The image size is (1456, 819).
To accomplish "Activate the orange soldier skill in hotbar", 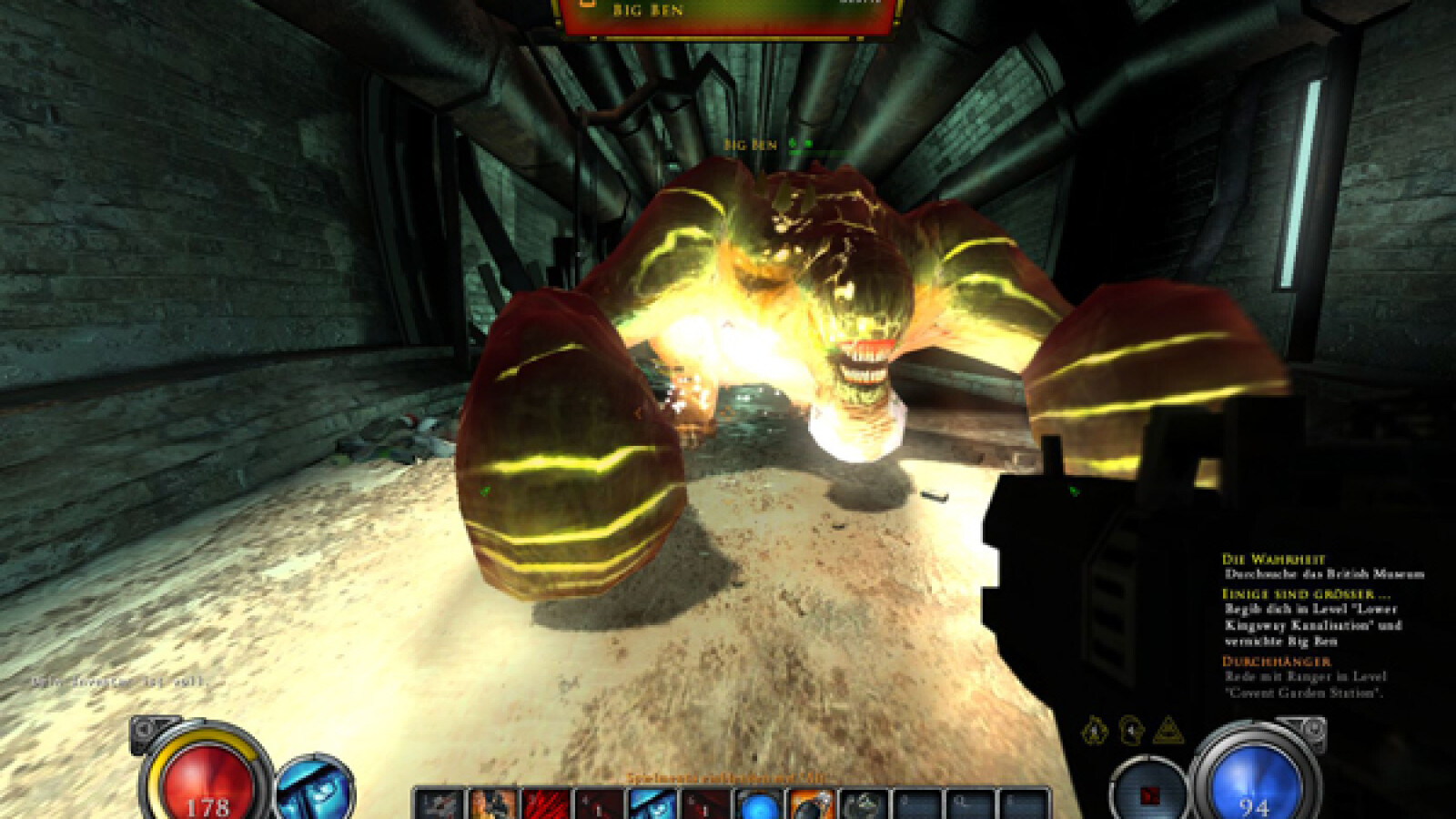I will (493, 804).
